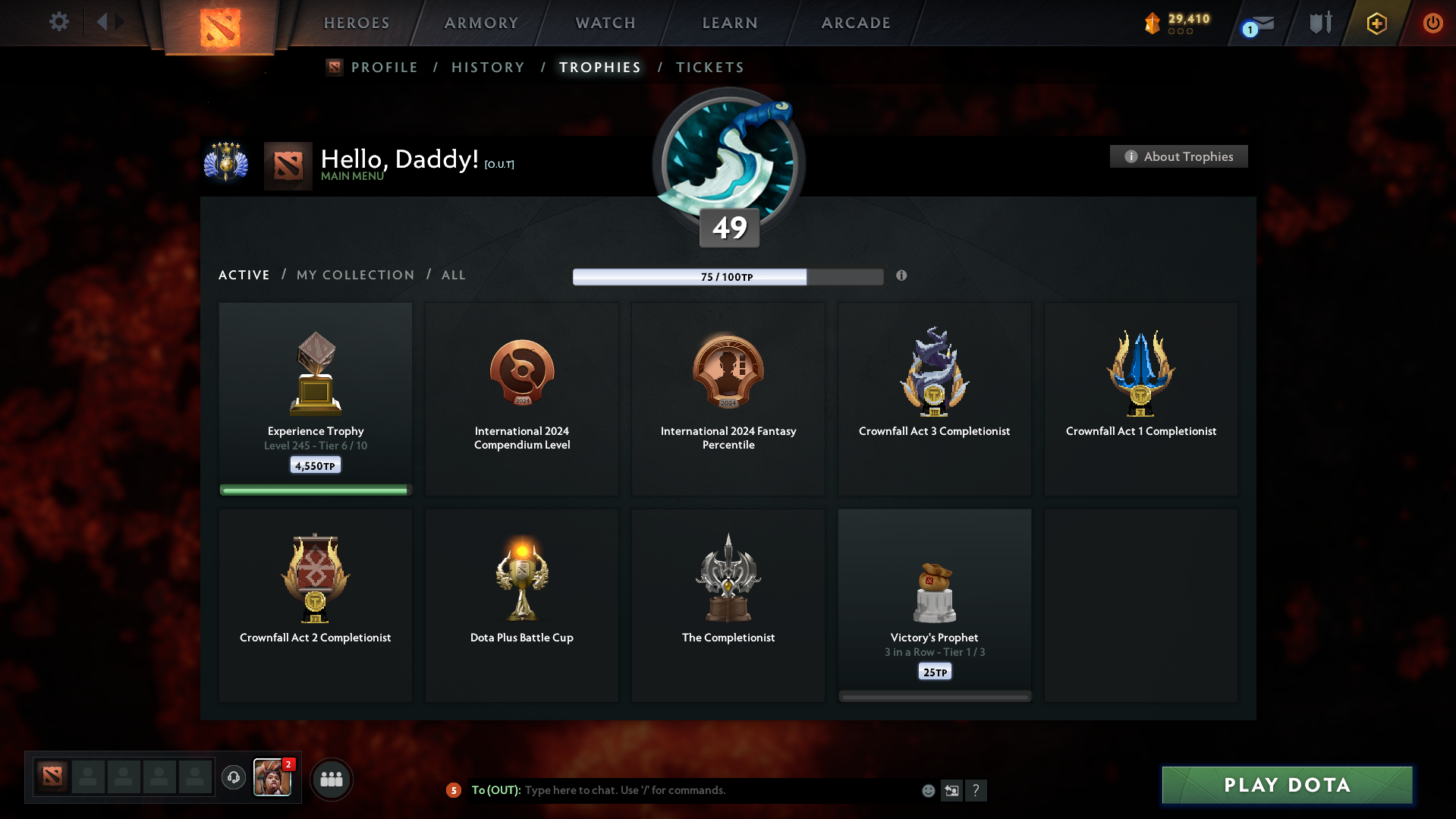Image resolution: width=1456 pixels, height=819 pixels.
Task: Click the chat help question mark
Action: point(976,790)
